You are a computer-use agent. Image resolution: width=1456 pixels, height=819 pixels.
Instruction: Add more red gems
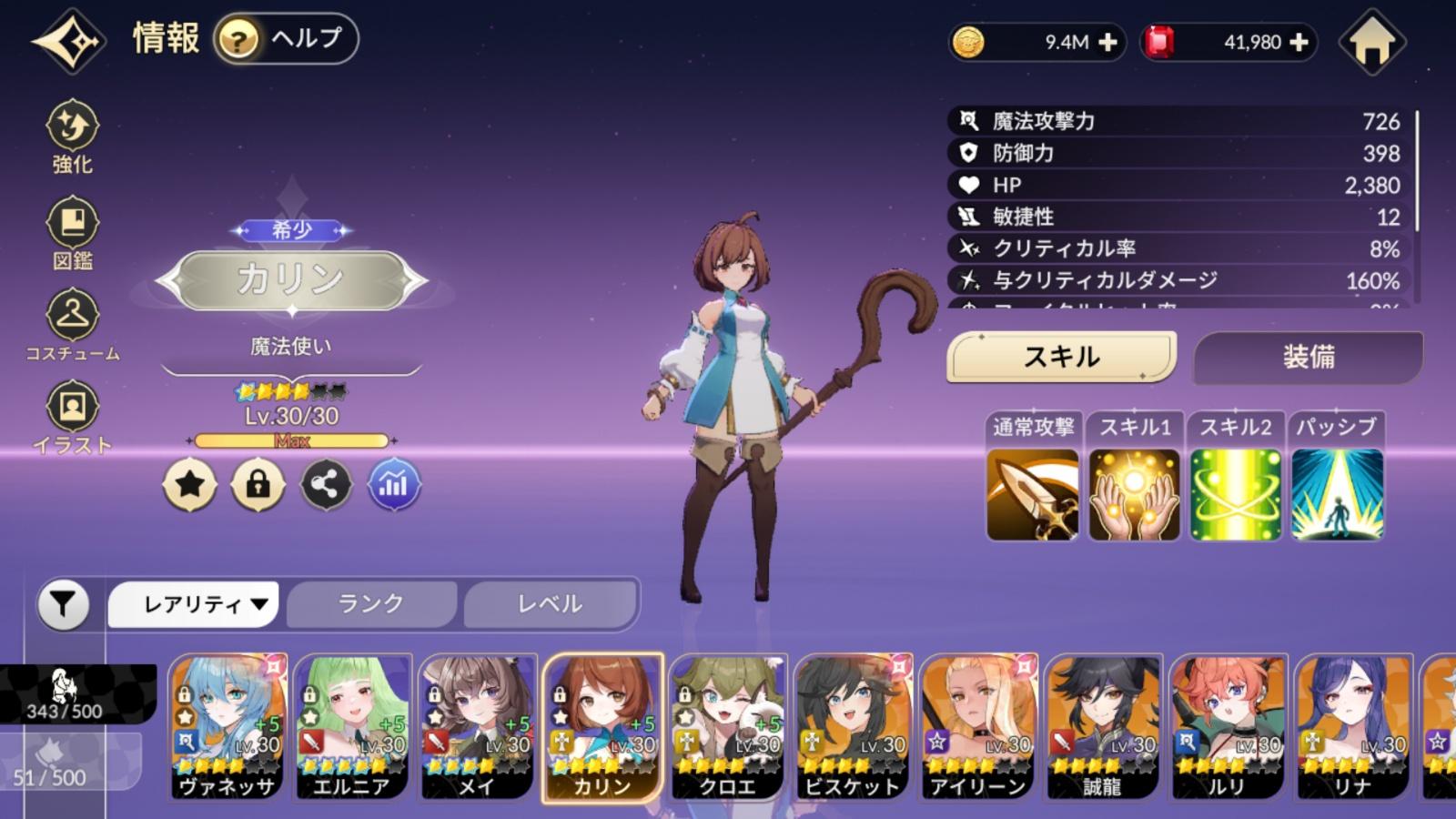[x=1299, y=43]
